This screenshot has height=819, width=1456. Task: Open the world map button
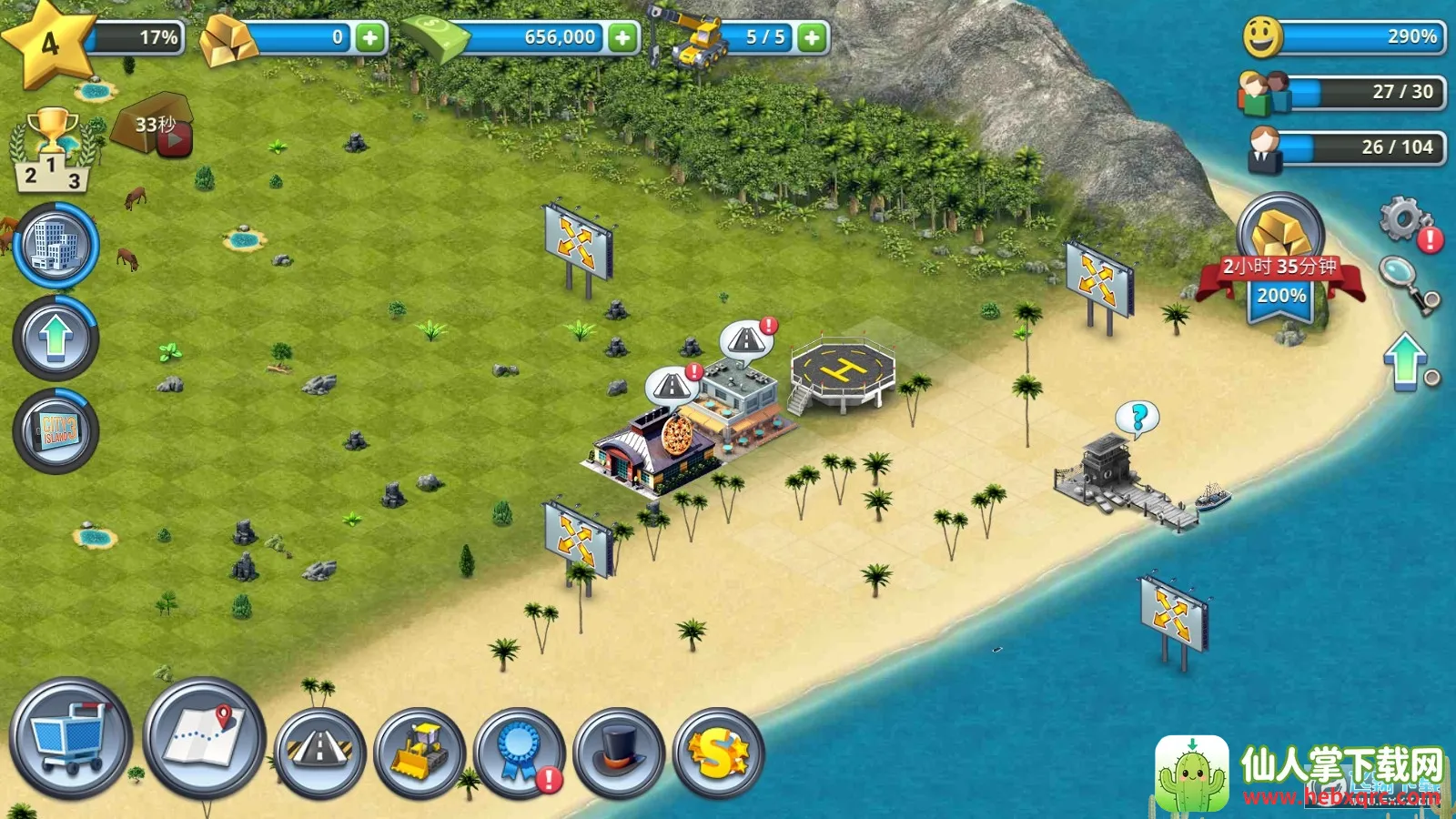[204, 736]
